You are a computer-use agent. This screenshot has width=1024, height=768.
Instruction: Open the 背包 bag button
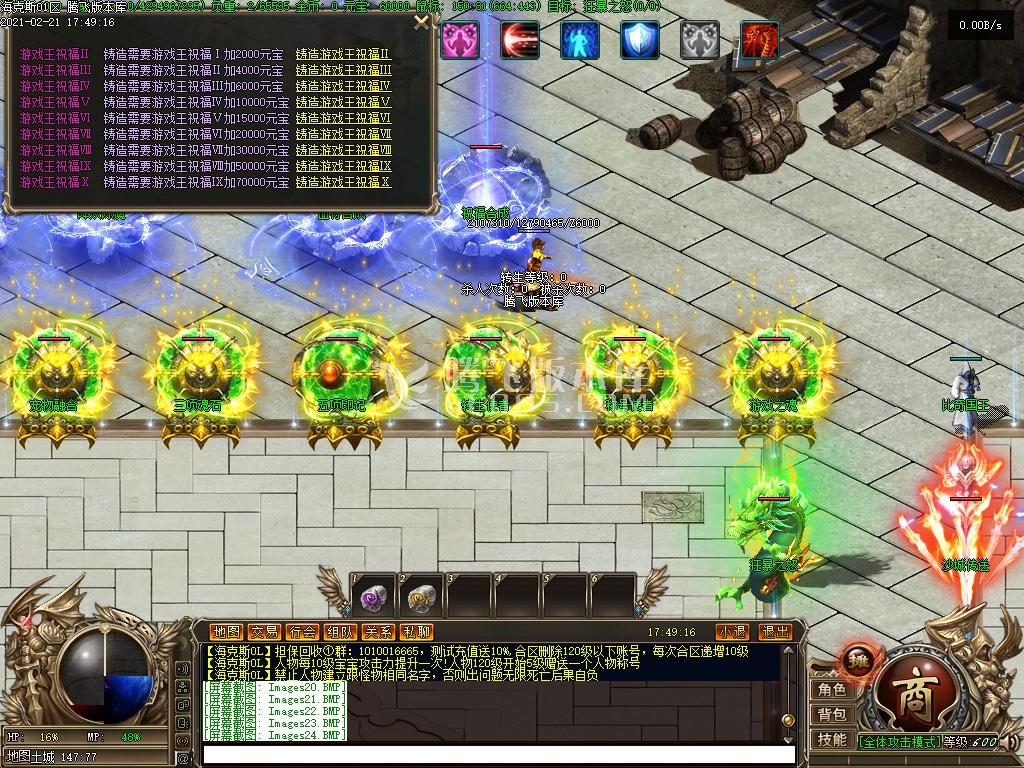[831, 714]
